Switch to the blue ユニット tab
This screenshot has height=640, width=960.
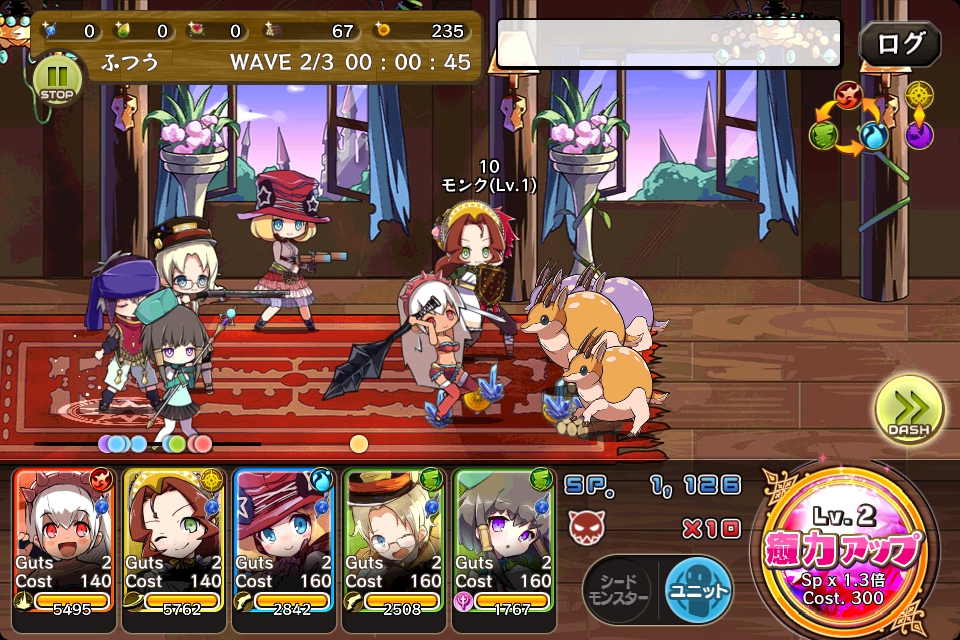coord(698,586)
